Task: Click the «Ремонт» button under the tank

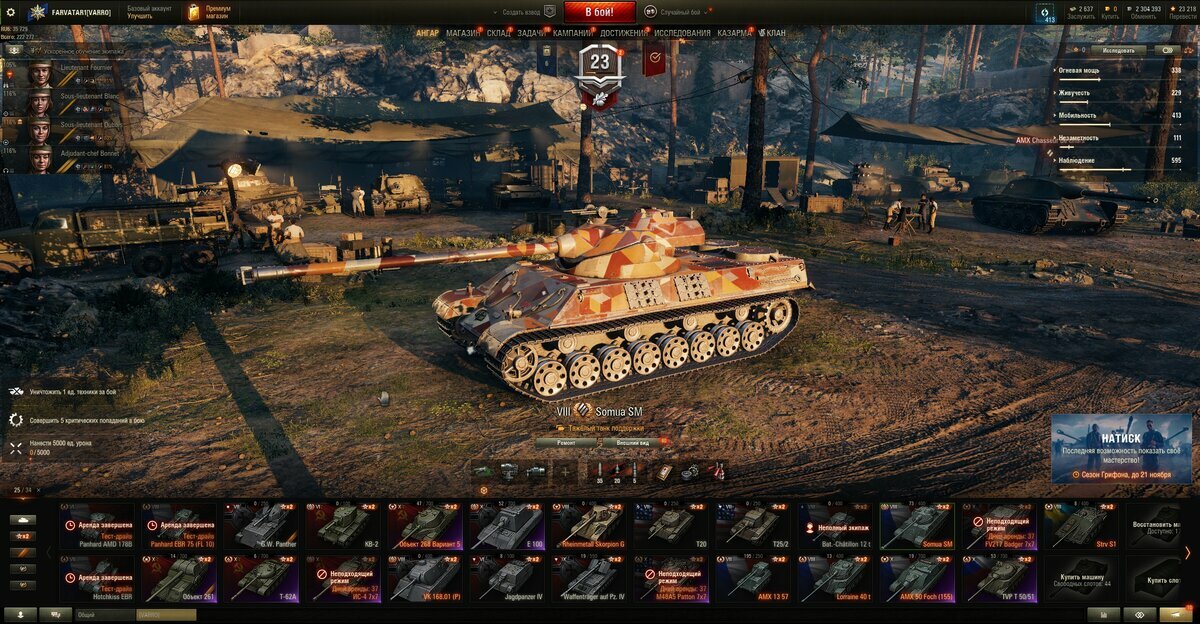Action: (564, 442)
